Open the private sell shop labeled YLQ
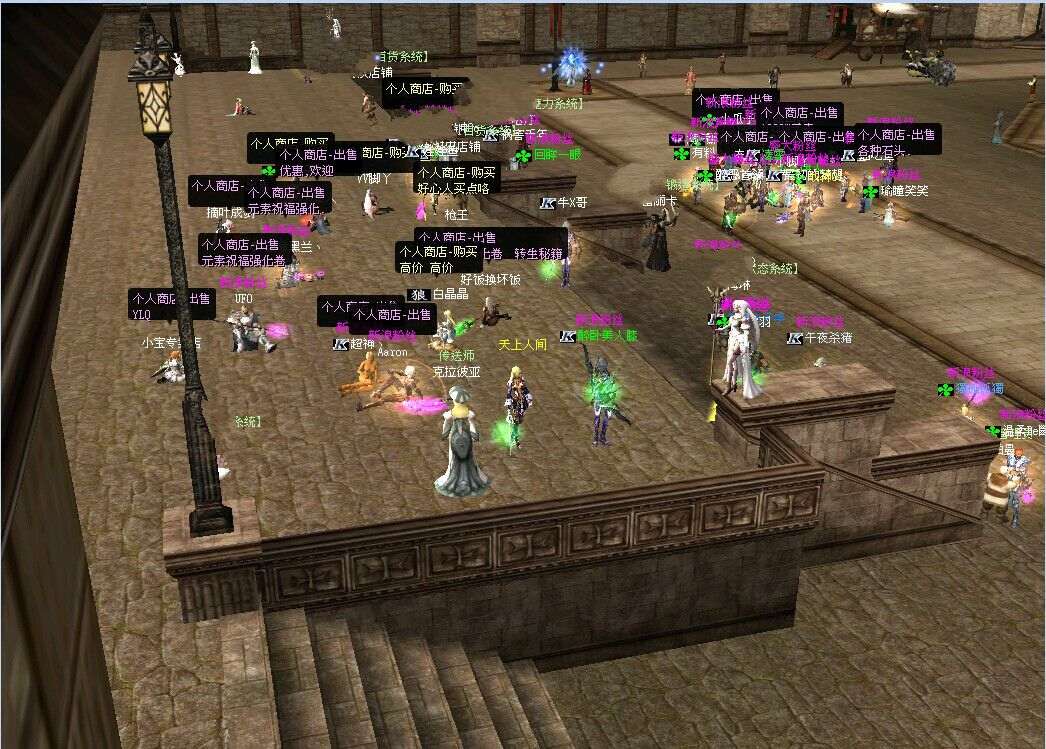Image resolution: width=1046 pixels, height=749 pixels. click(x=171, y=305)
